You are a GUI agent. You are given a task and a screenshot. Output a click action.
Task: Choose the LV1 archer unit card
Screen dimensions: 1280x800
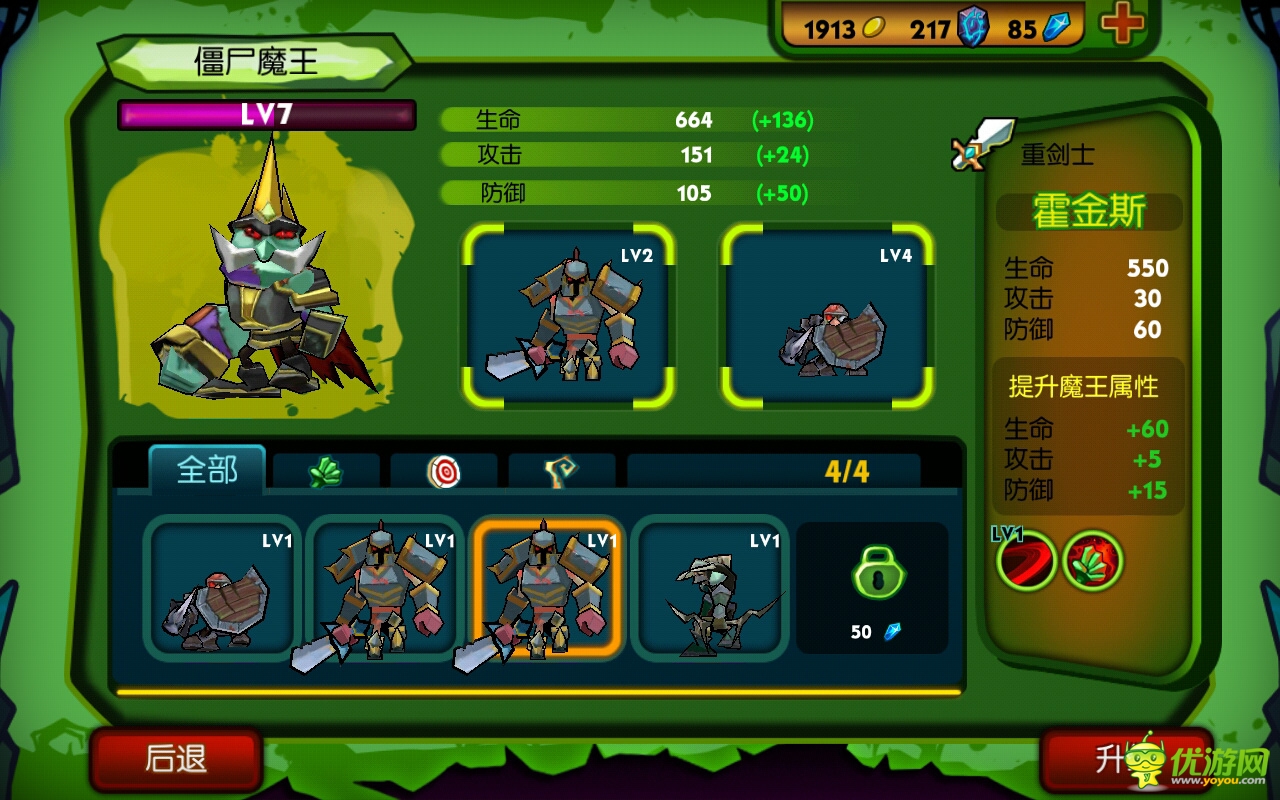click(710, 588)
